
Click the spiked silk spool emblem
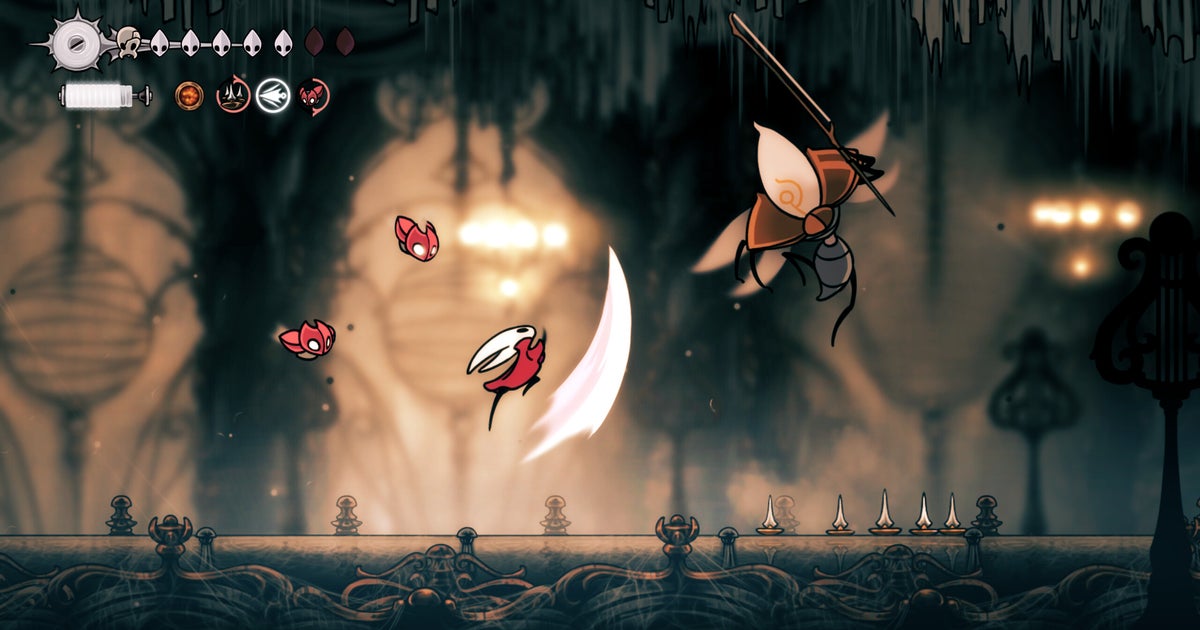74,42
